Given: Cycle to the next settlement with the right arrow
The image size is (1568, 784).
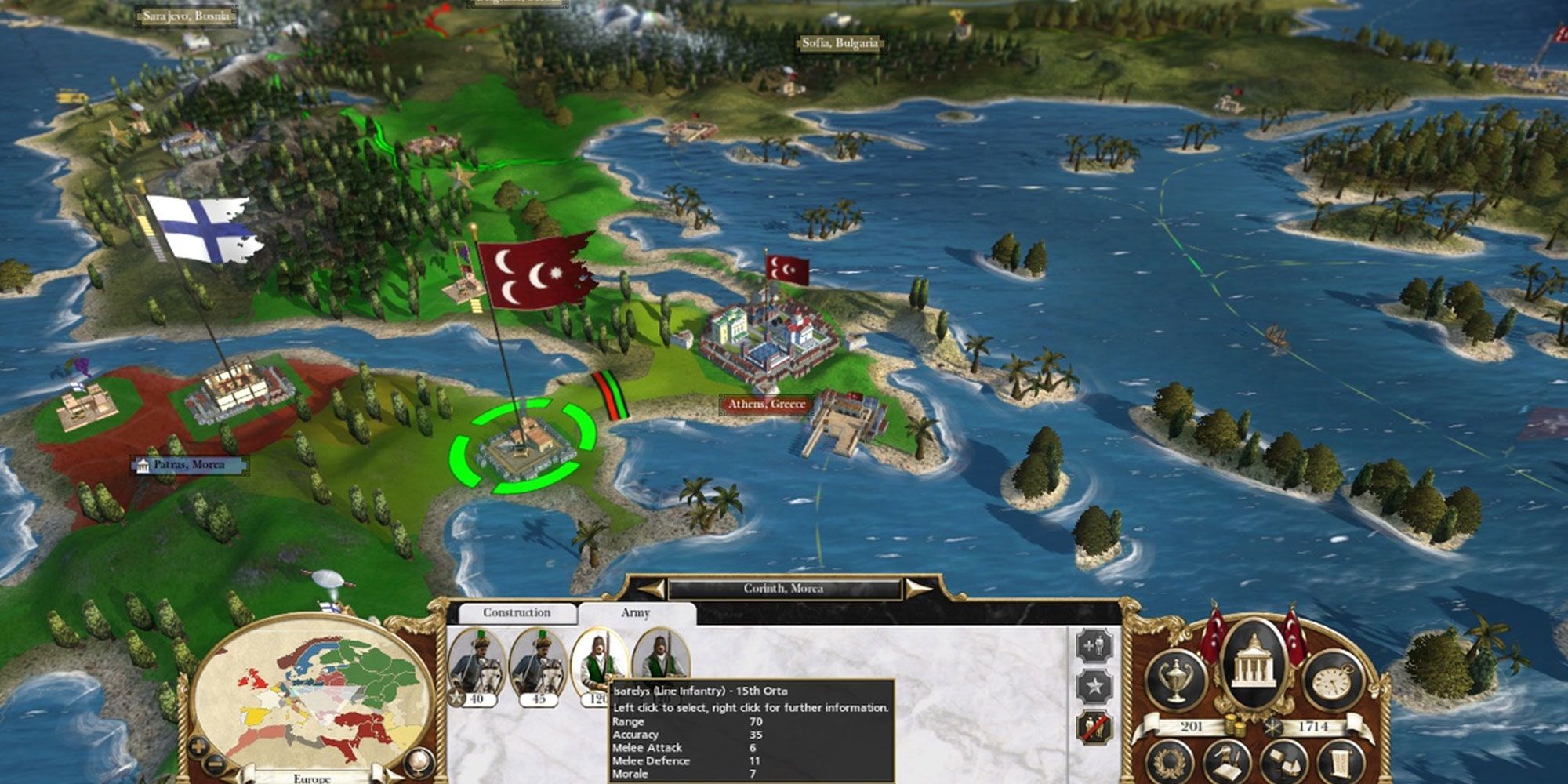Looking at the screenshot, I should point(917,589).
